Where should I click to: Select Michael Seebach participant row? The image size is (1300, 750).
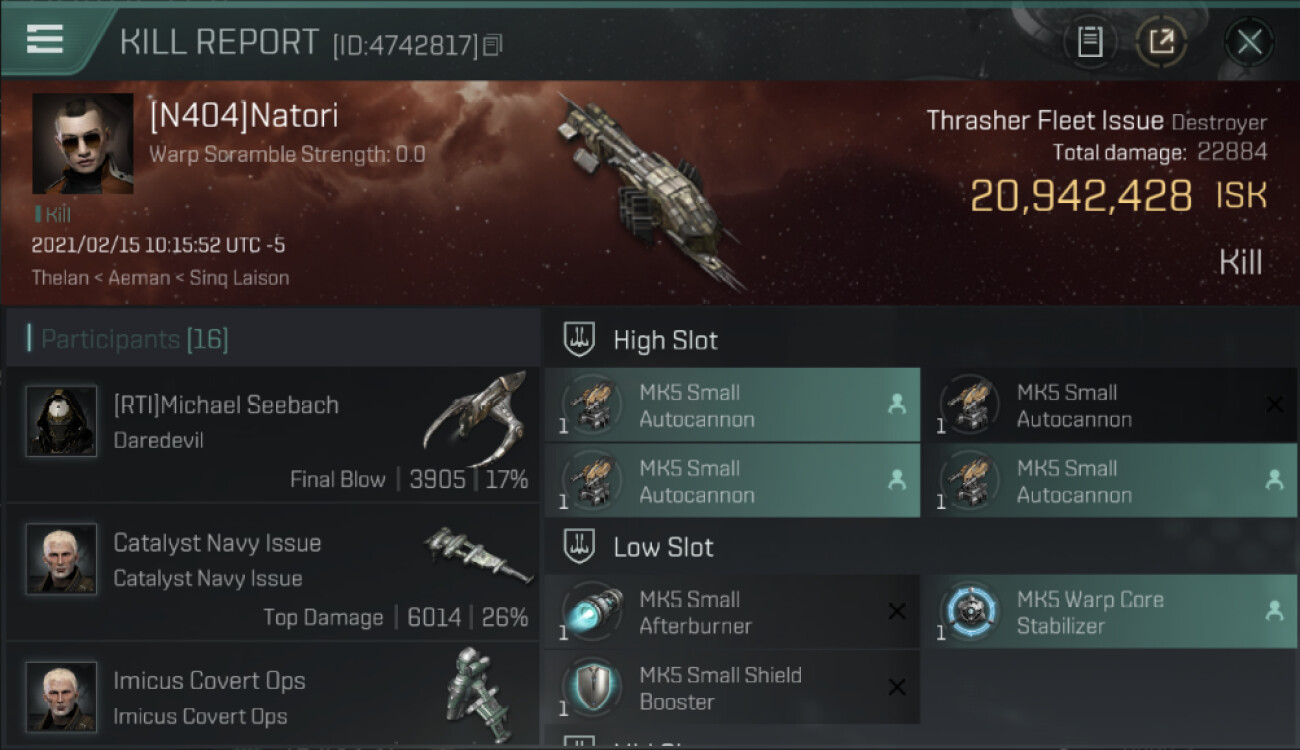pyautogui.click(x=272, y=435)
